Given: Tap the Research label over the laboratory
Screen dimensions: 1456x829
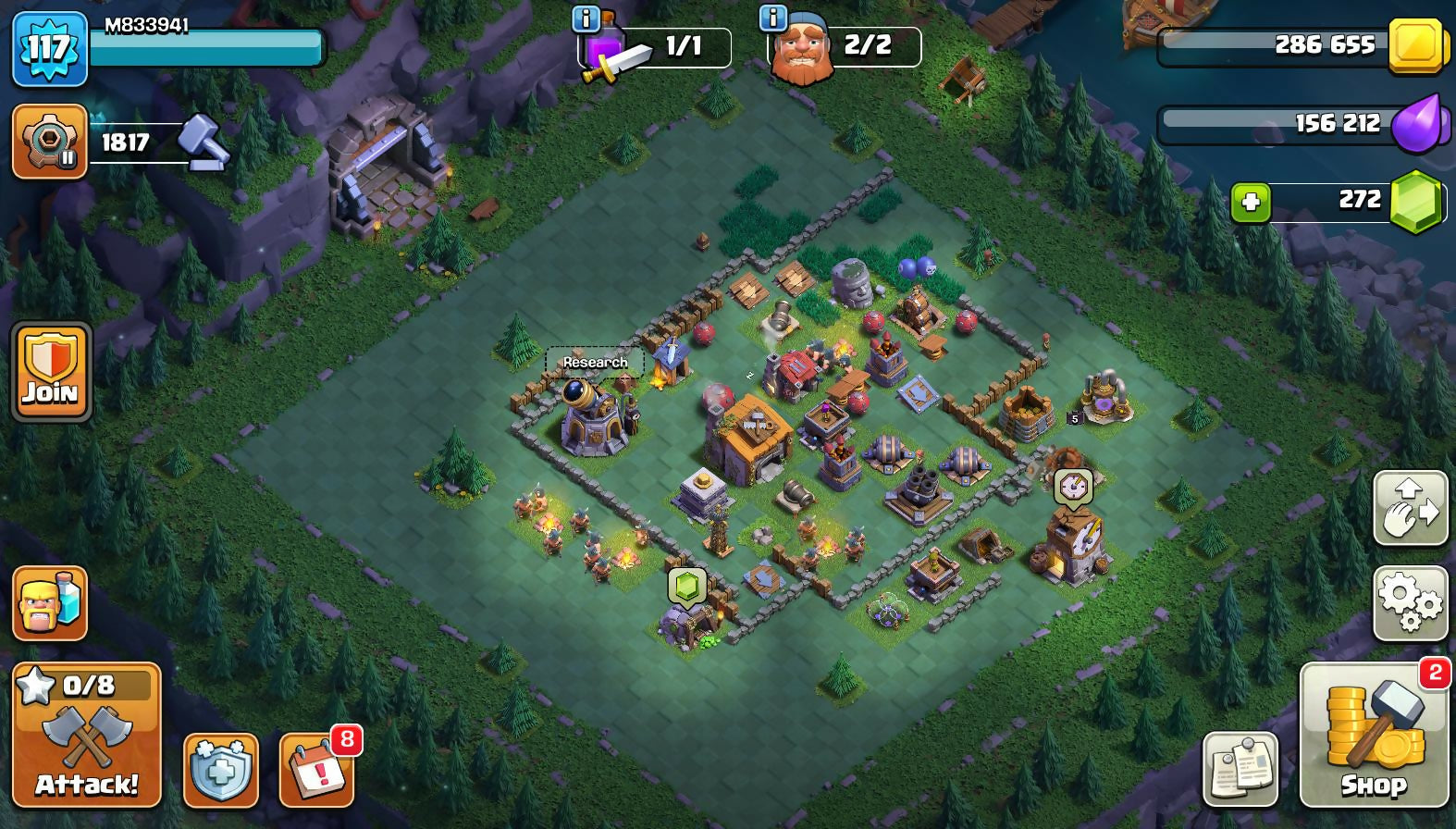Looking at the screenshot, I should pos(595,362).
